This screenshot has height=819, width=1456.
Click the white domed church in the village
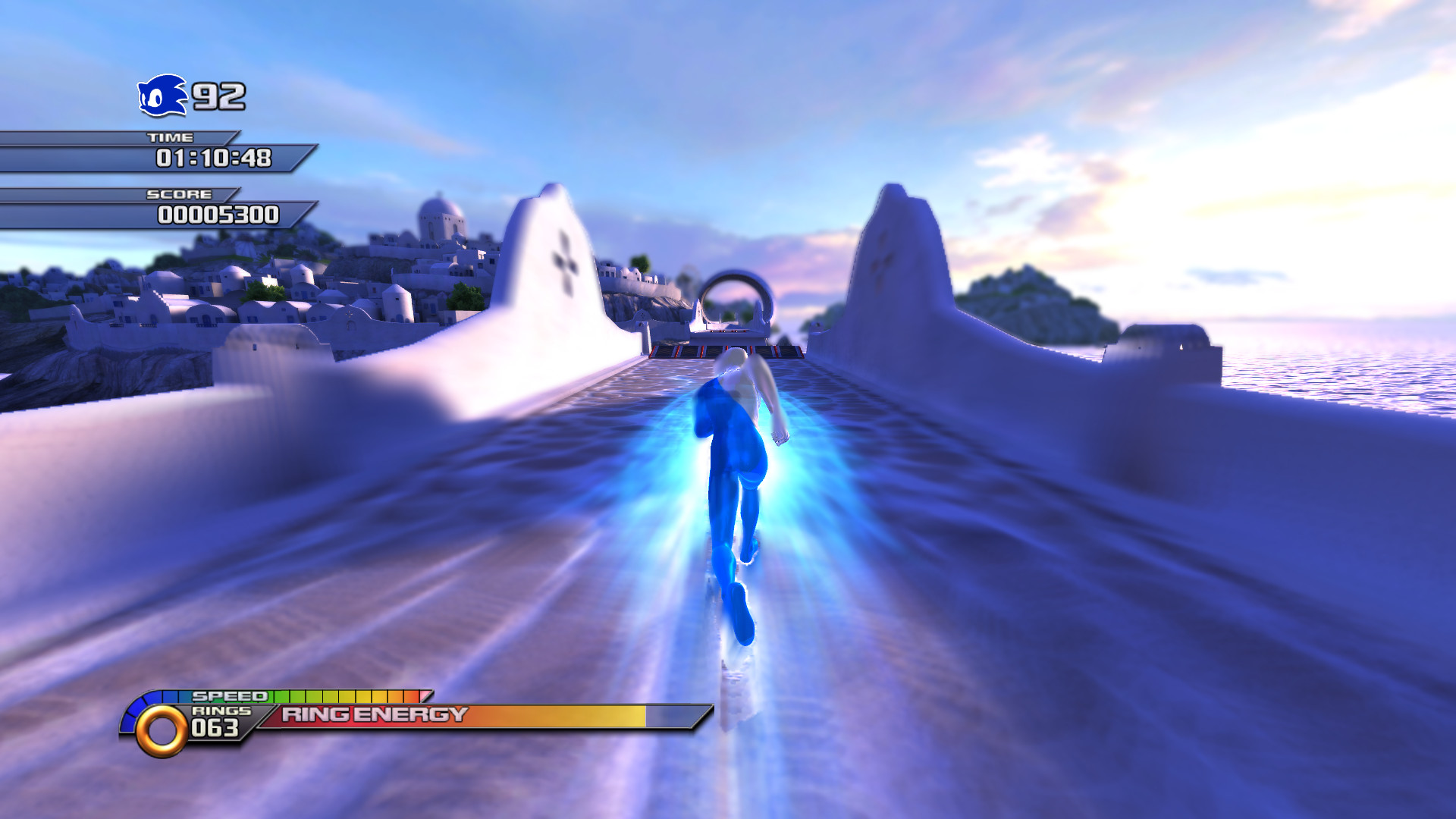438,218
